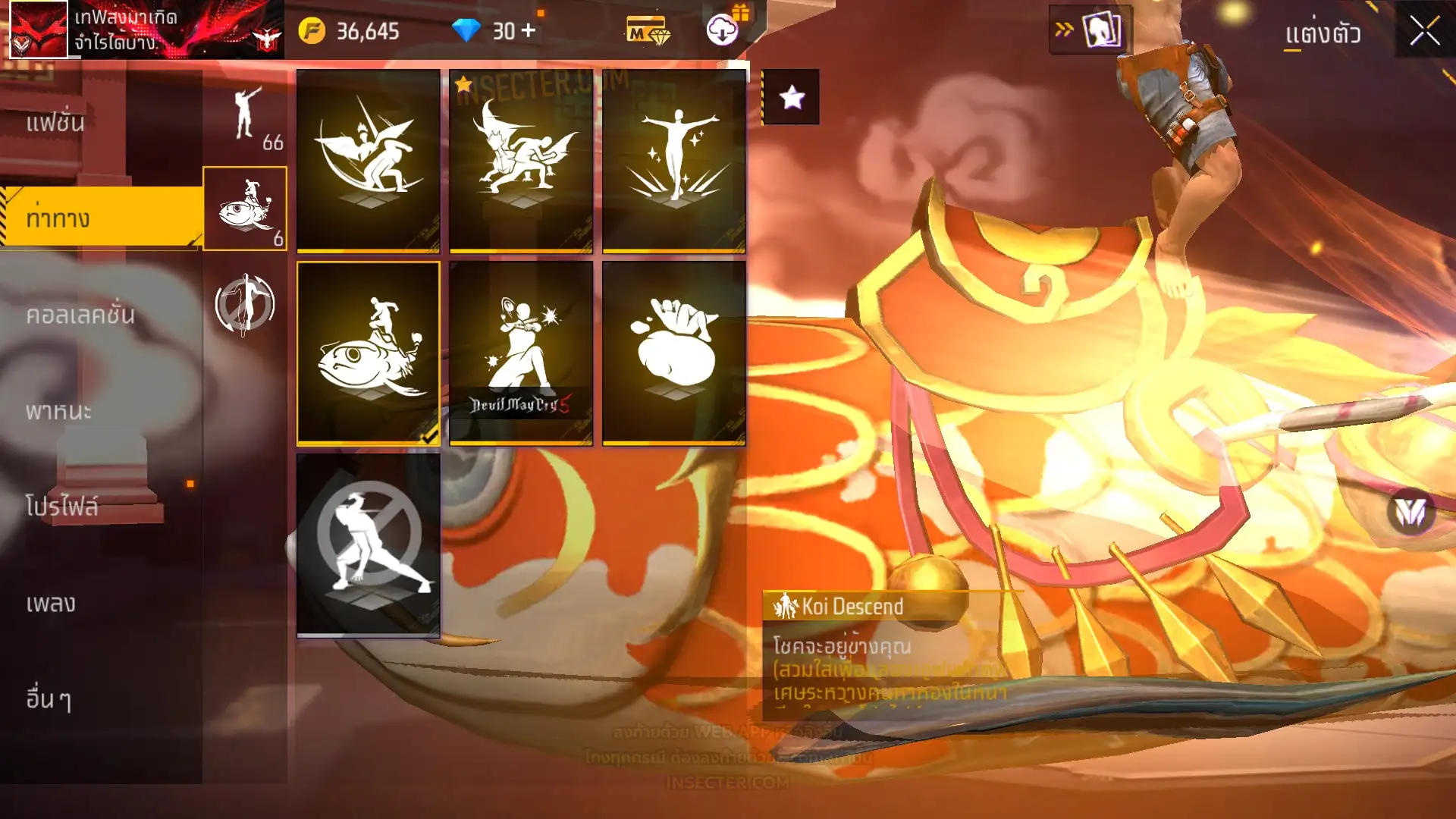This screenshot has height=819, width=1456.
Task: Switch to the แฟชั่น category
Action: pyautogui.click(x=55, y=123)
